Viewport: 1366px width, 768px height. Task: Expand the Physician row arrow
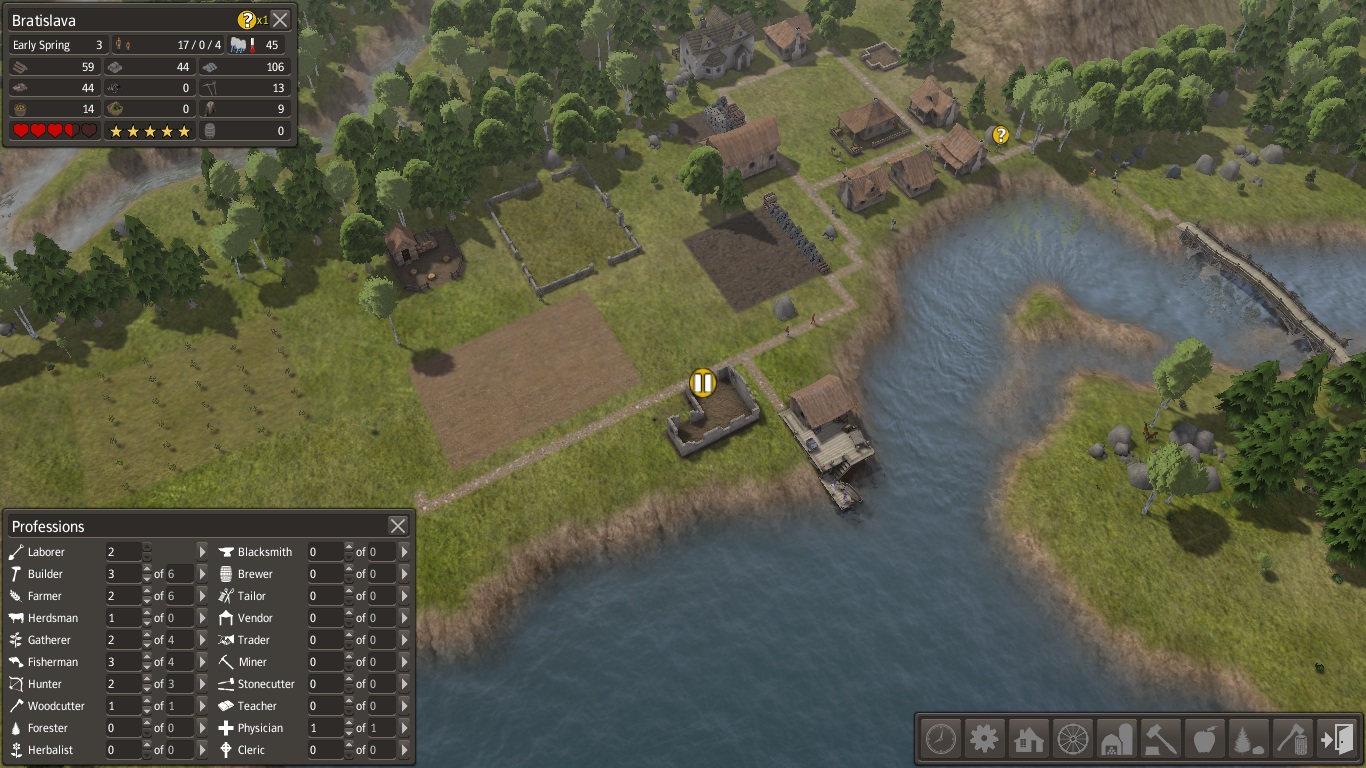pos(404,728)
